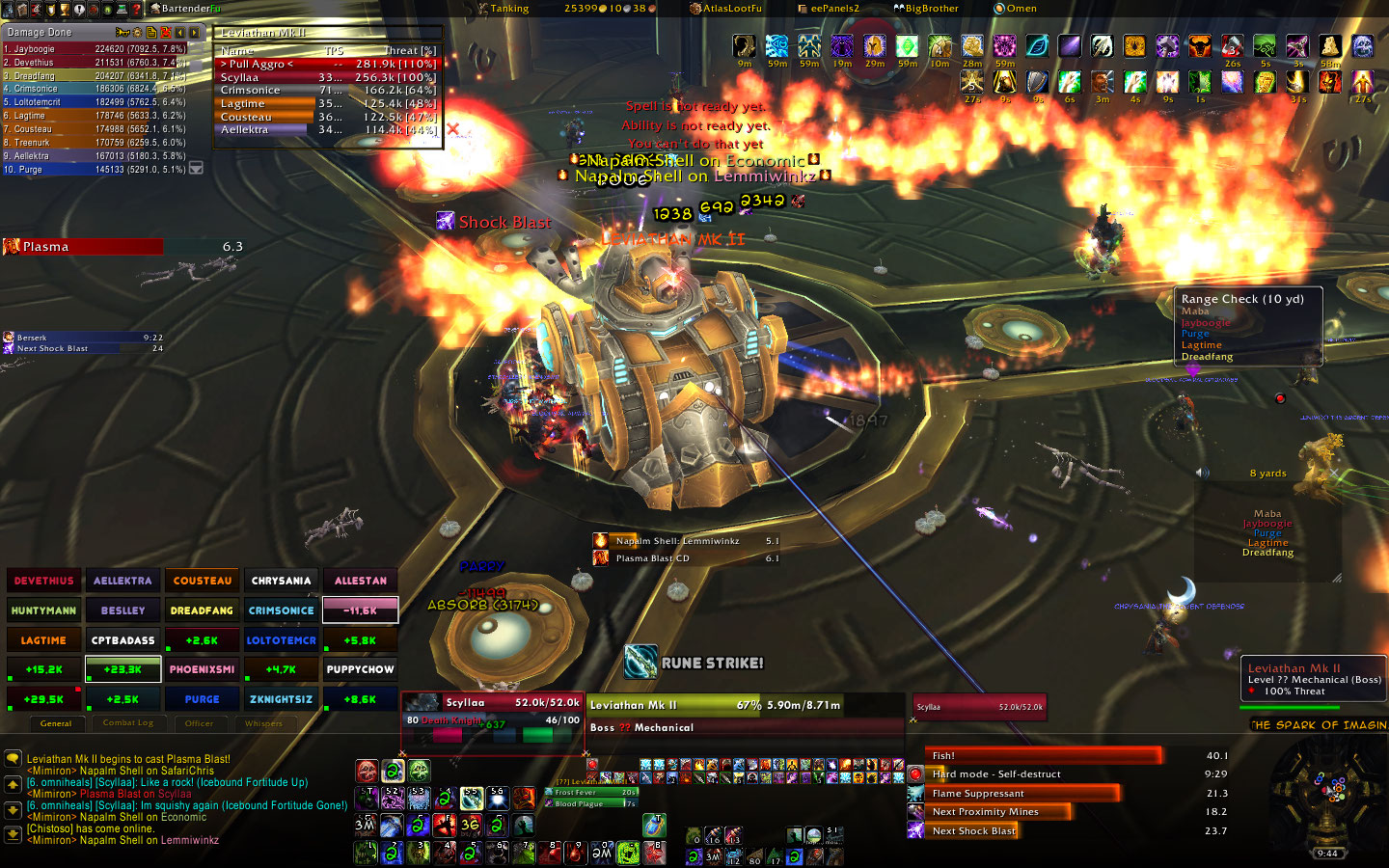Select the Purge raid frame
Viewport: 1389px width, 868px height.
point(202,699)
